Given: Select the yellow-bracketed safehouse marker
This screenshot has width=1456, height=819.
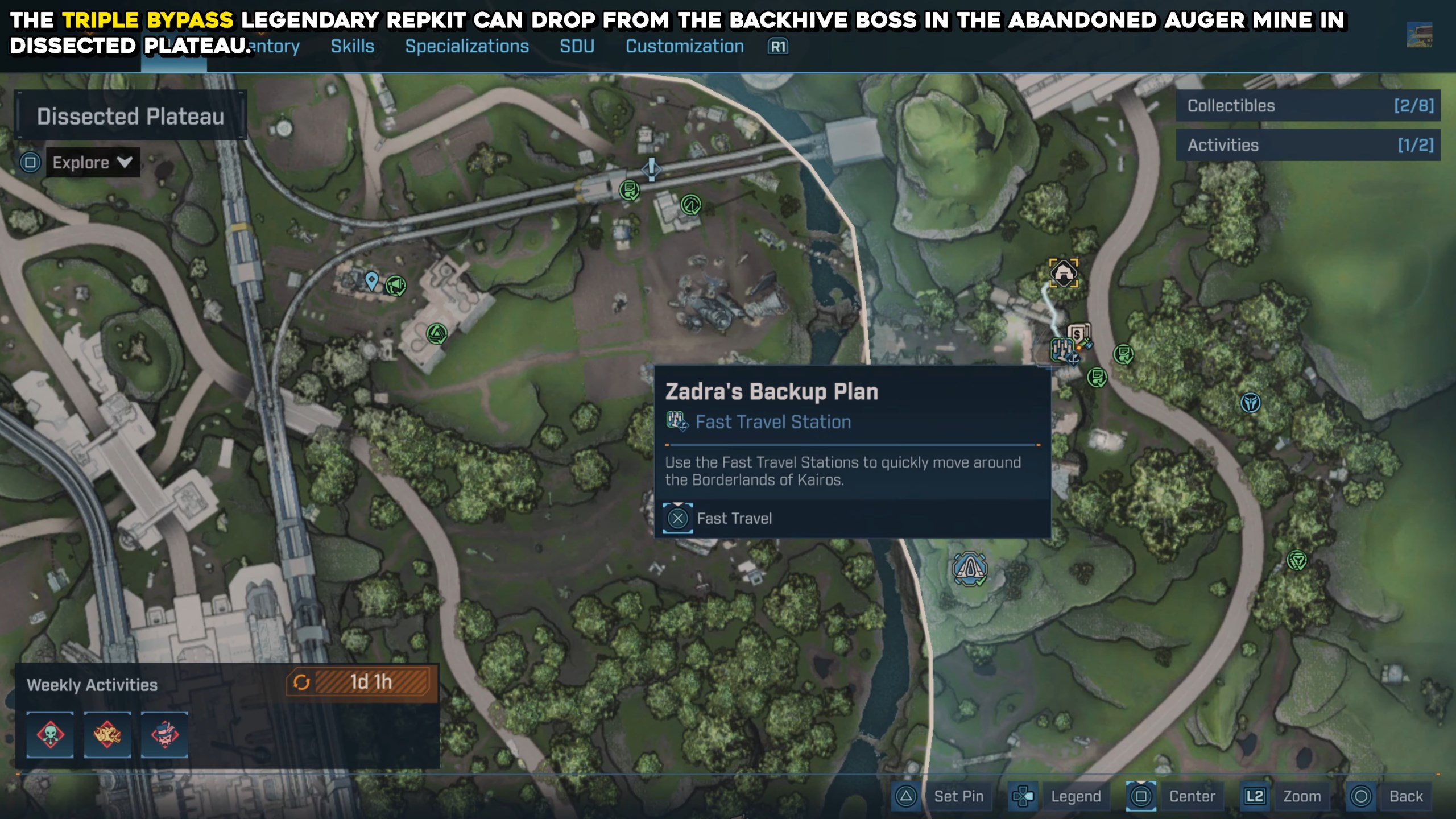Looking at the screenshot, I should pos(1063,274).
